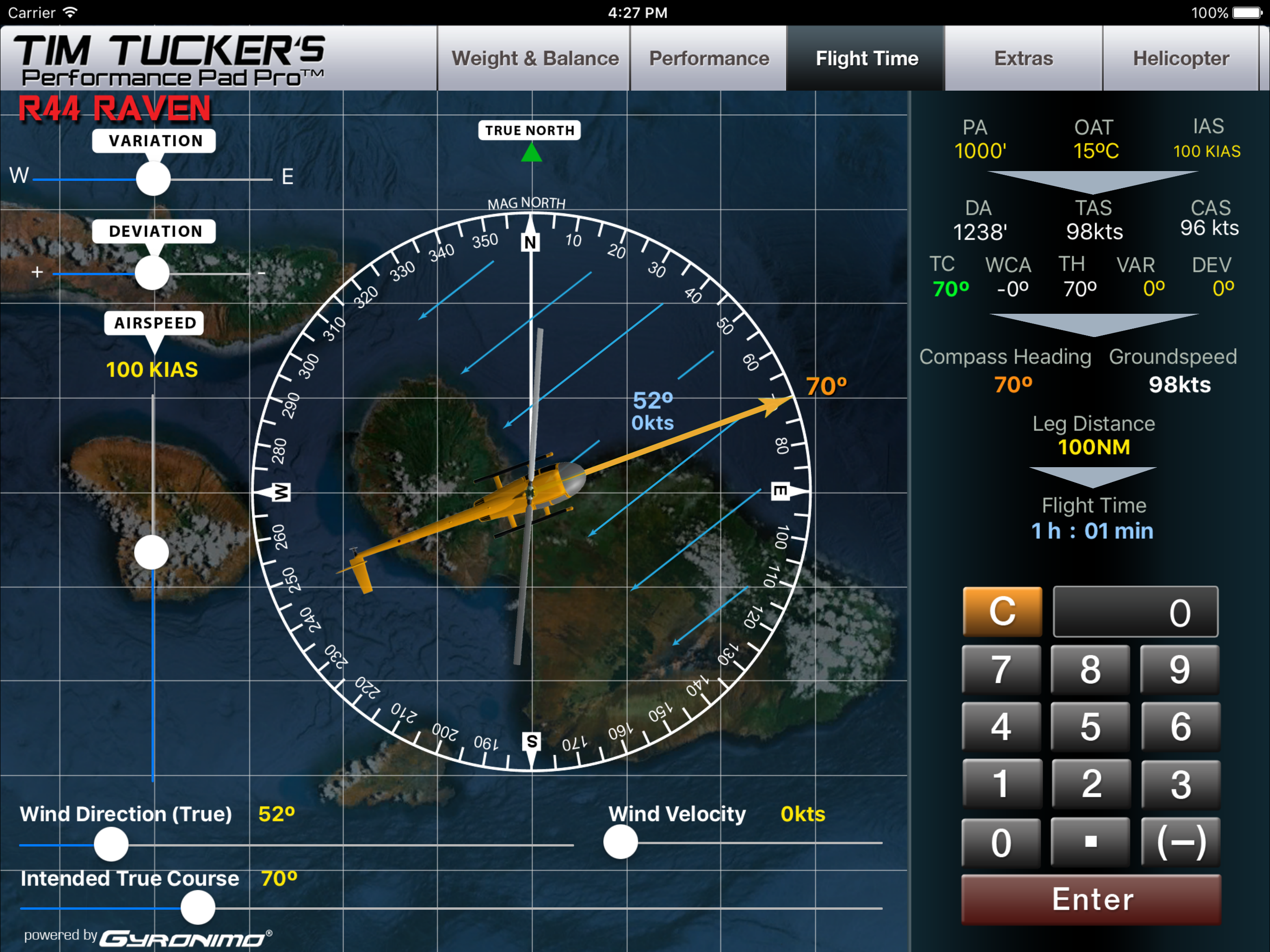The height and width of the screenshot is (952, 1270).
Task: Go to the Helicopter tab
Action: pos(1180,59)
